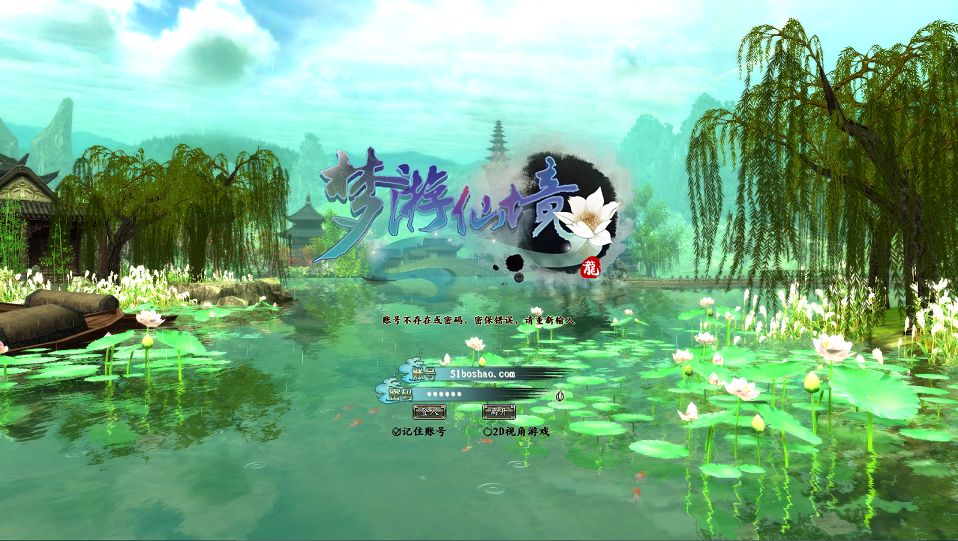Toggle the 记住账号 remember account checkbox
This screenshot has height=541, width=958.
pyautogui.click(x=397, y=432)
